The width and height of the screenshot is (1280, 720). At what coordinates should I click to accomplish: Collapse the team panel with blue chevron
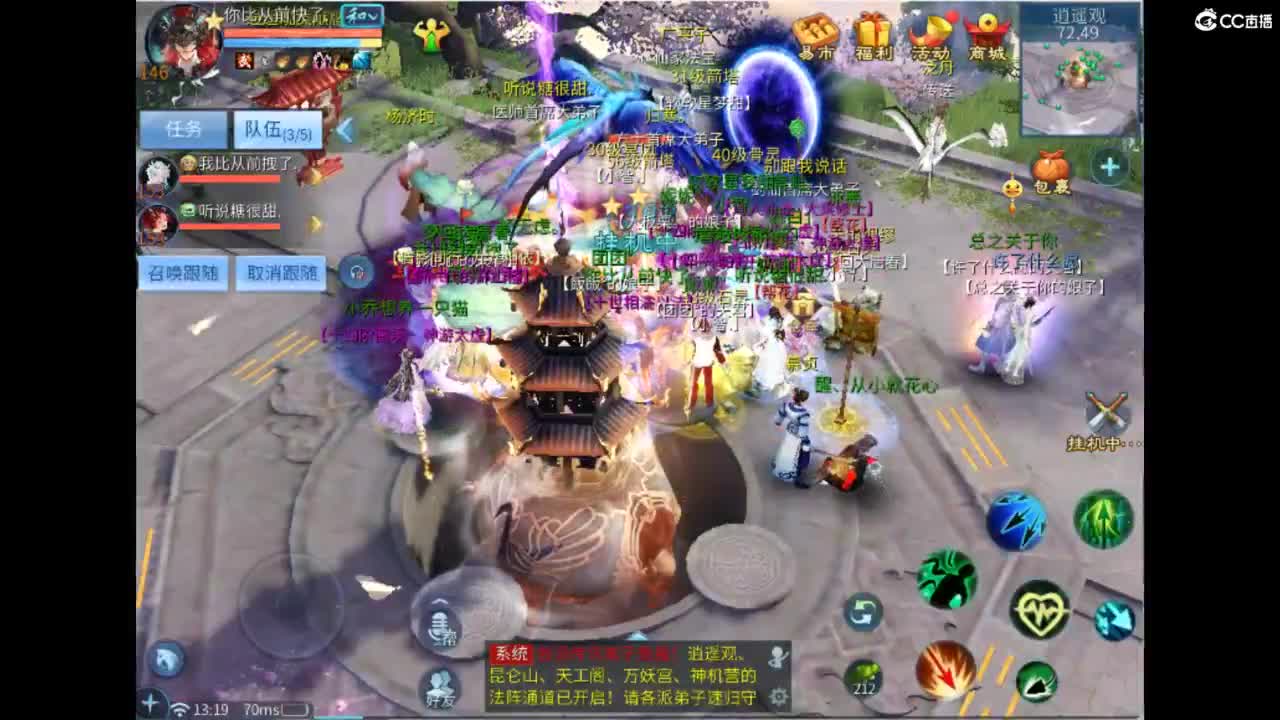tap(345, 130)
